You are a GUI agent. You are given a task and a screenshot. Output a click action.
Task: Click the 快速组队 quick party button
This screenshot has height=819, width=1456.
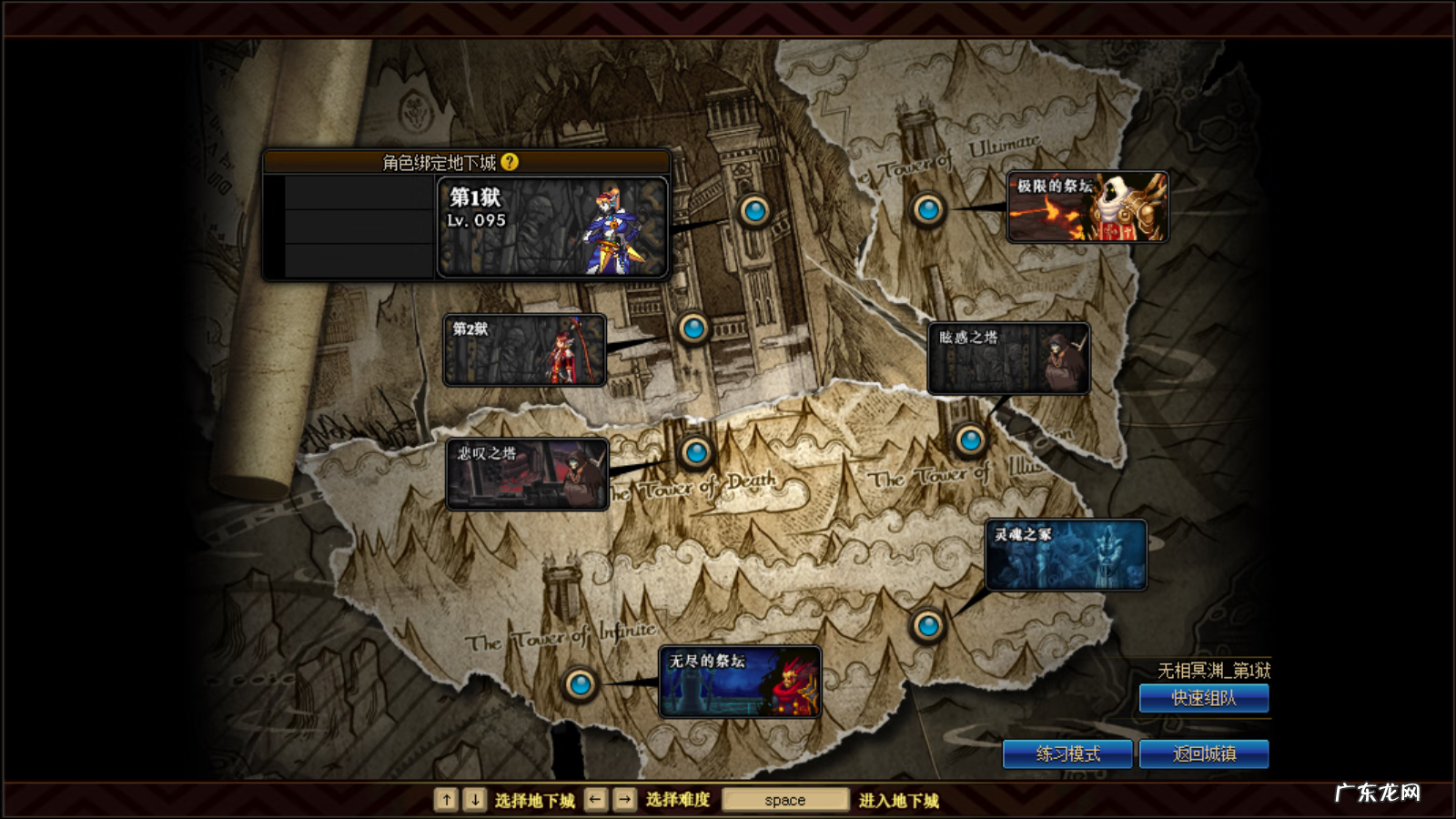(x=1203, y=699)
